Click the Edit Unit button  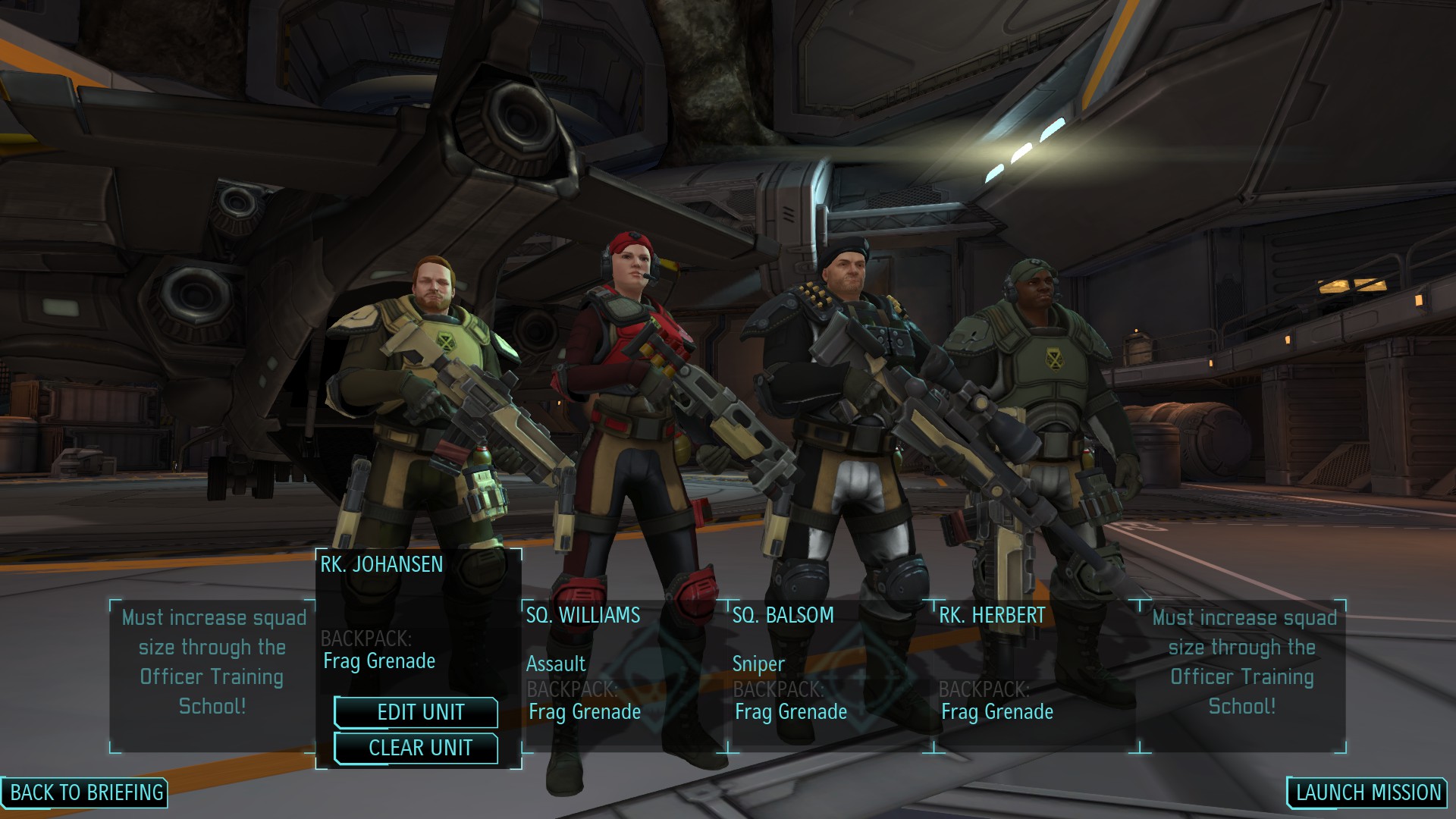[x=416, y=712]
